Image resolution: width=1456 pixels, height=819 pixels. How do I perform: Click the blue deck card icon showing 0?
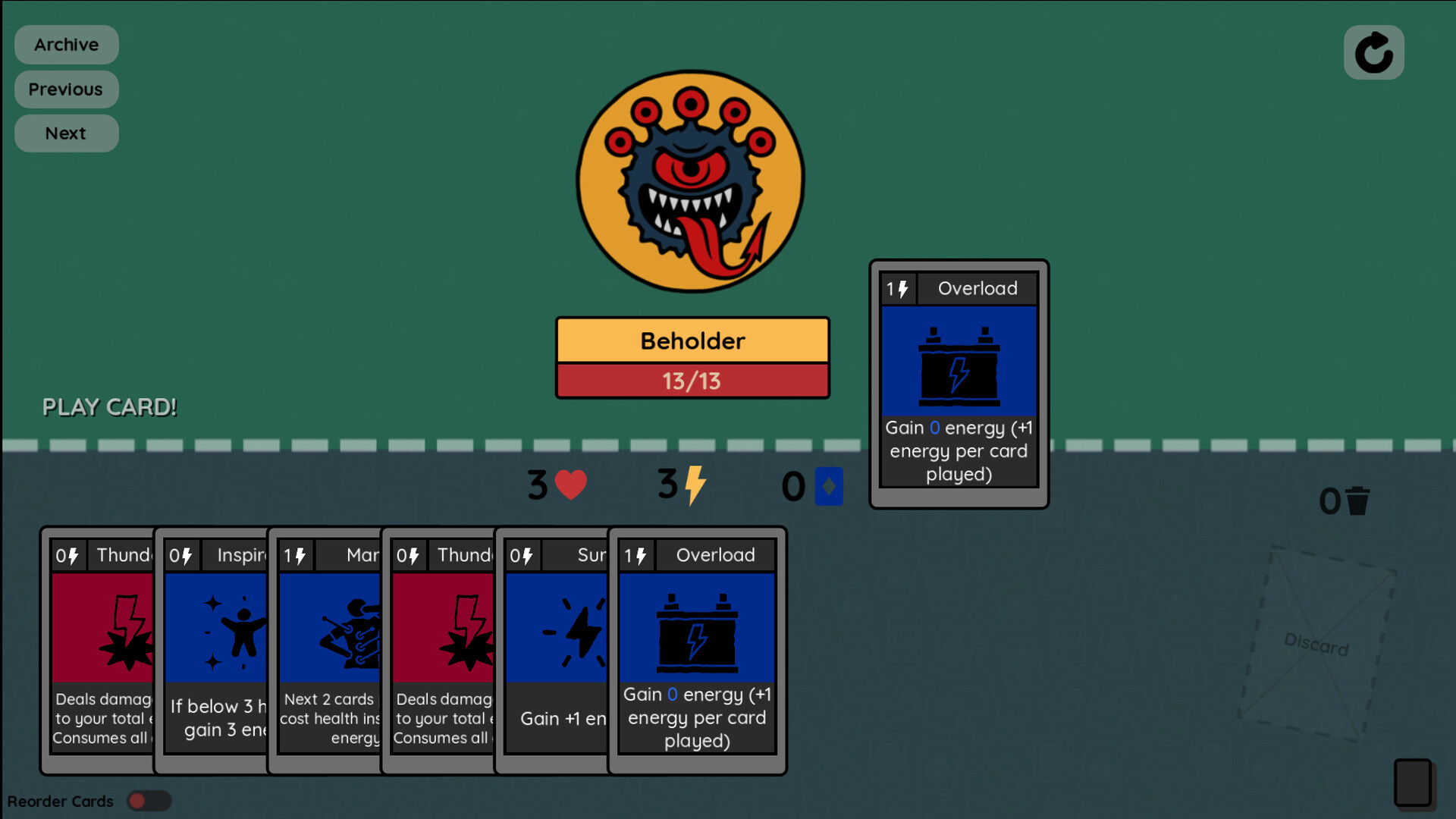829,486
